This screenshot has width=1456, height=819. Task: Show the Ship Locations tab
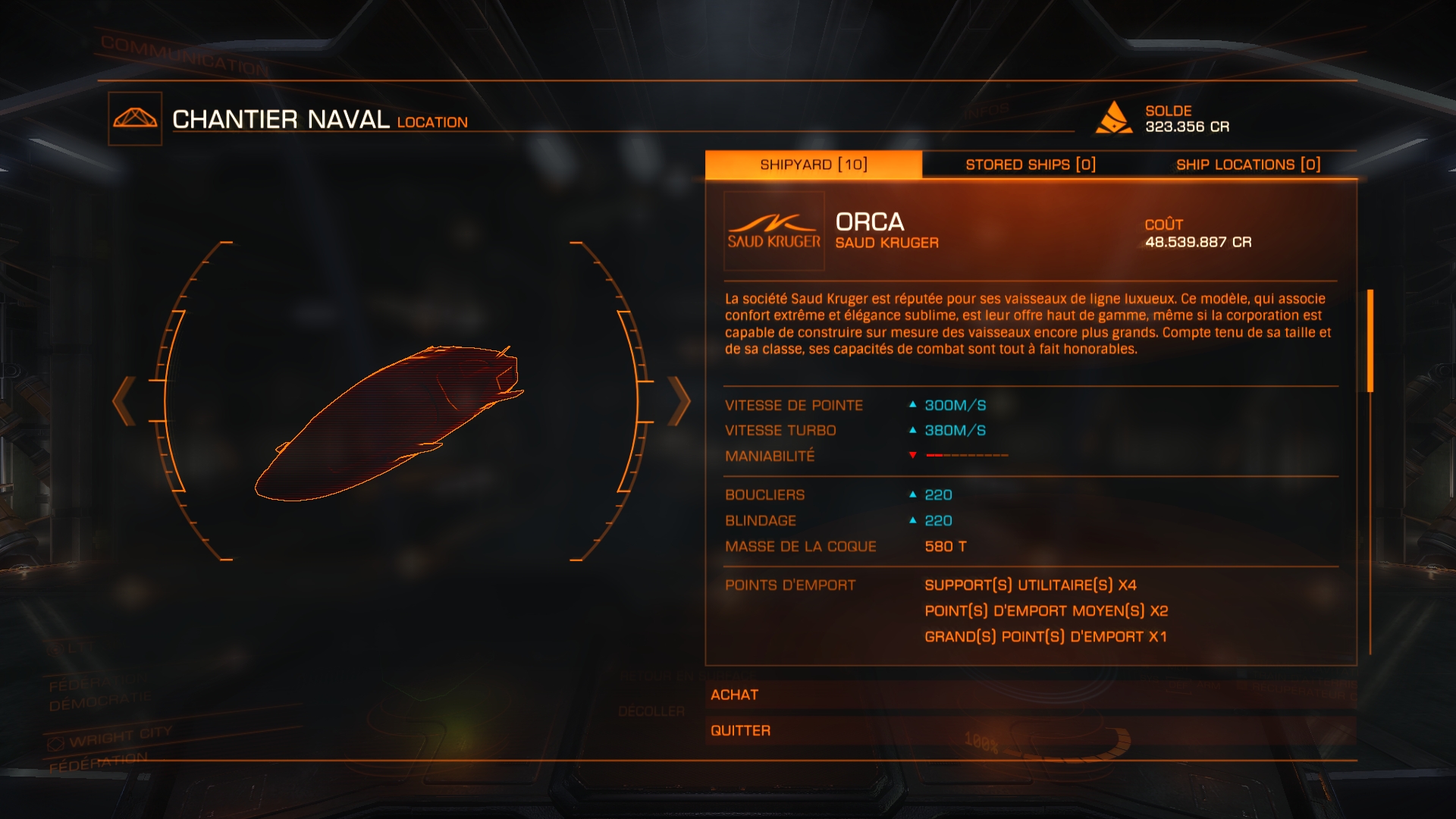point(1247,165)
